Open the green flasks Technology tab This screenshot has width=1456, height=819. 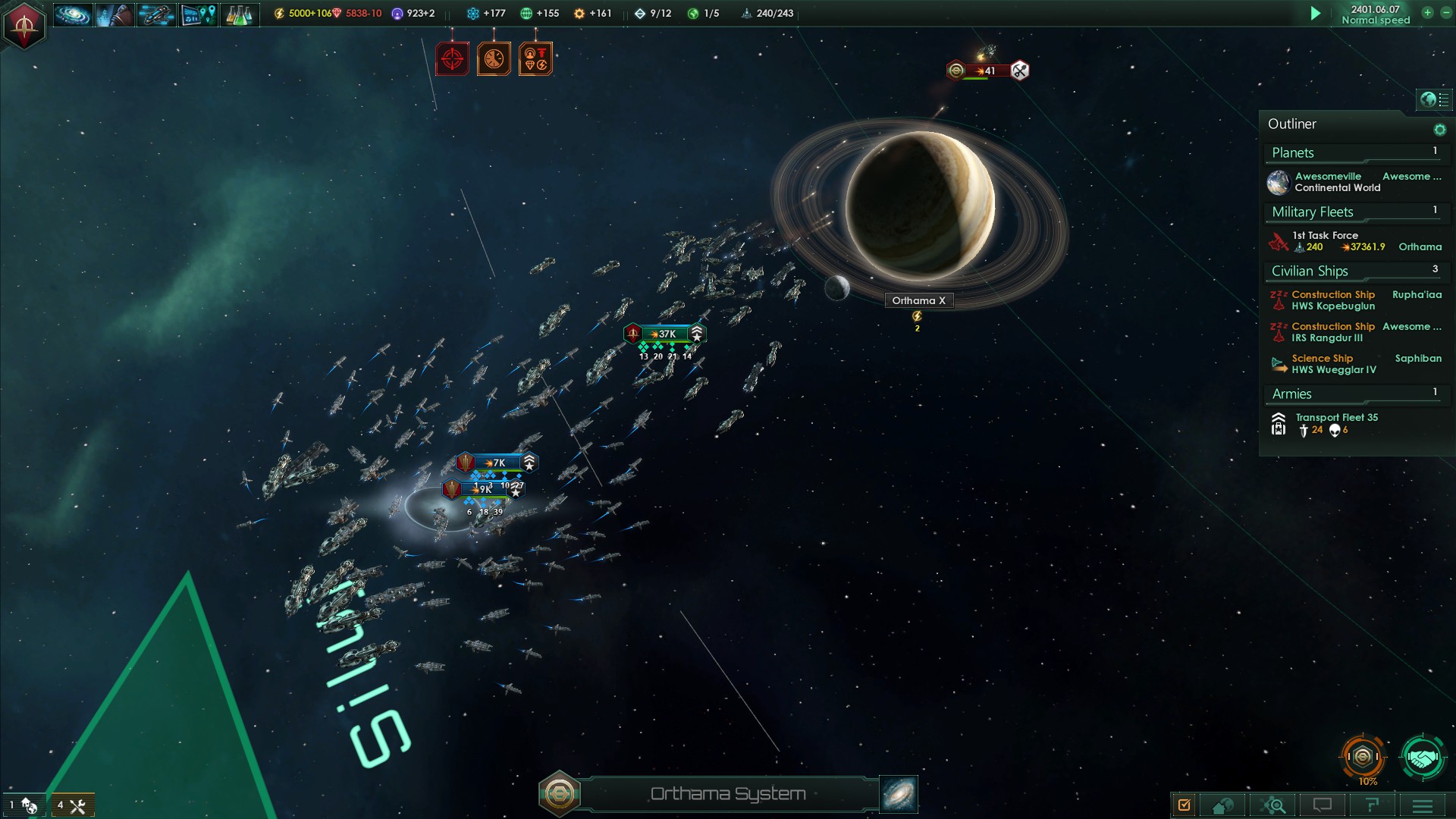(239, 14)
